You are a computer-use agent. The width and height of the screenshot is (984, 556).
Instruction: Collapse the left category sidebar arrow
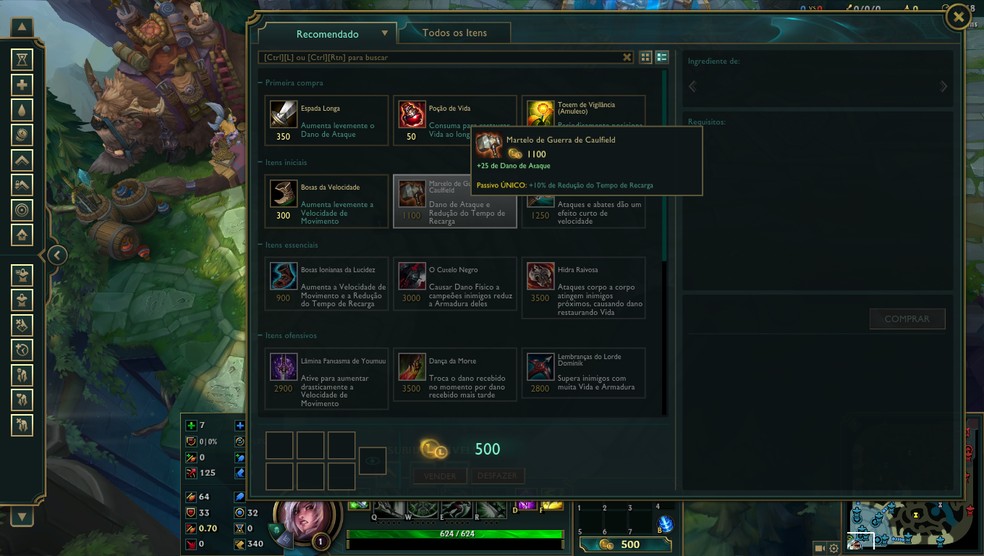click(x=57, y=255)
